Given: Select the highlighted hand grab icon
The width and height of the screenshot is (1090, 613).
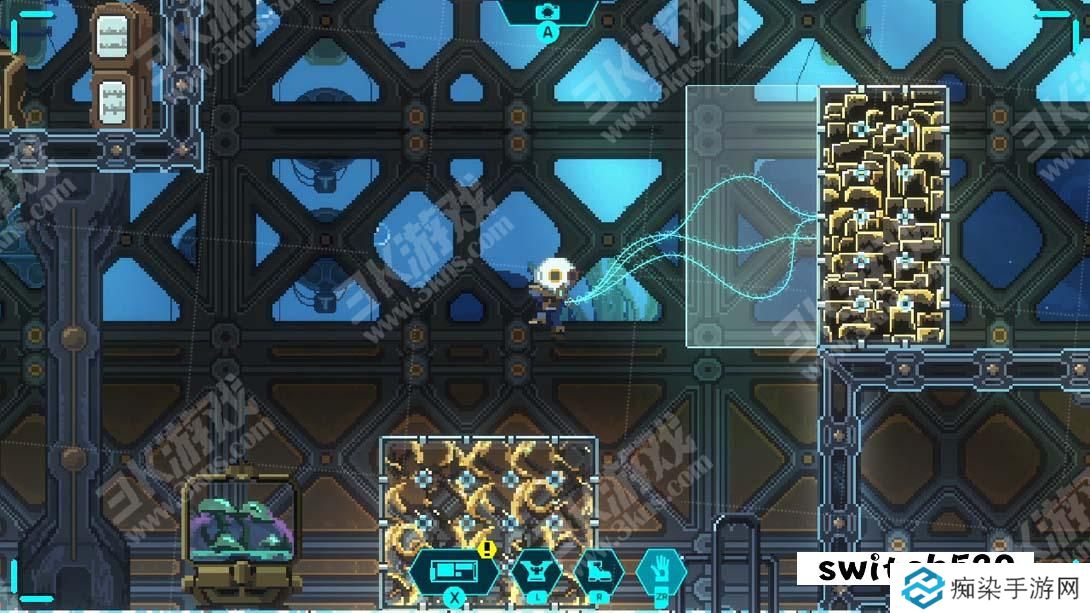Looking at the screenshot, I should [x=660, y=571].
